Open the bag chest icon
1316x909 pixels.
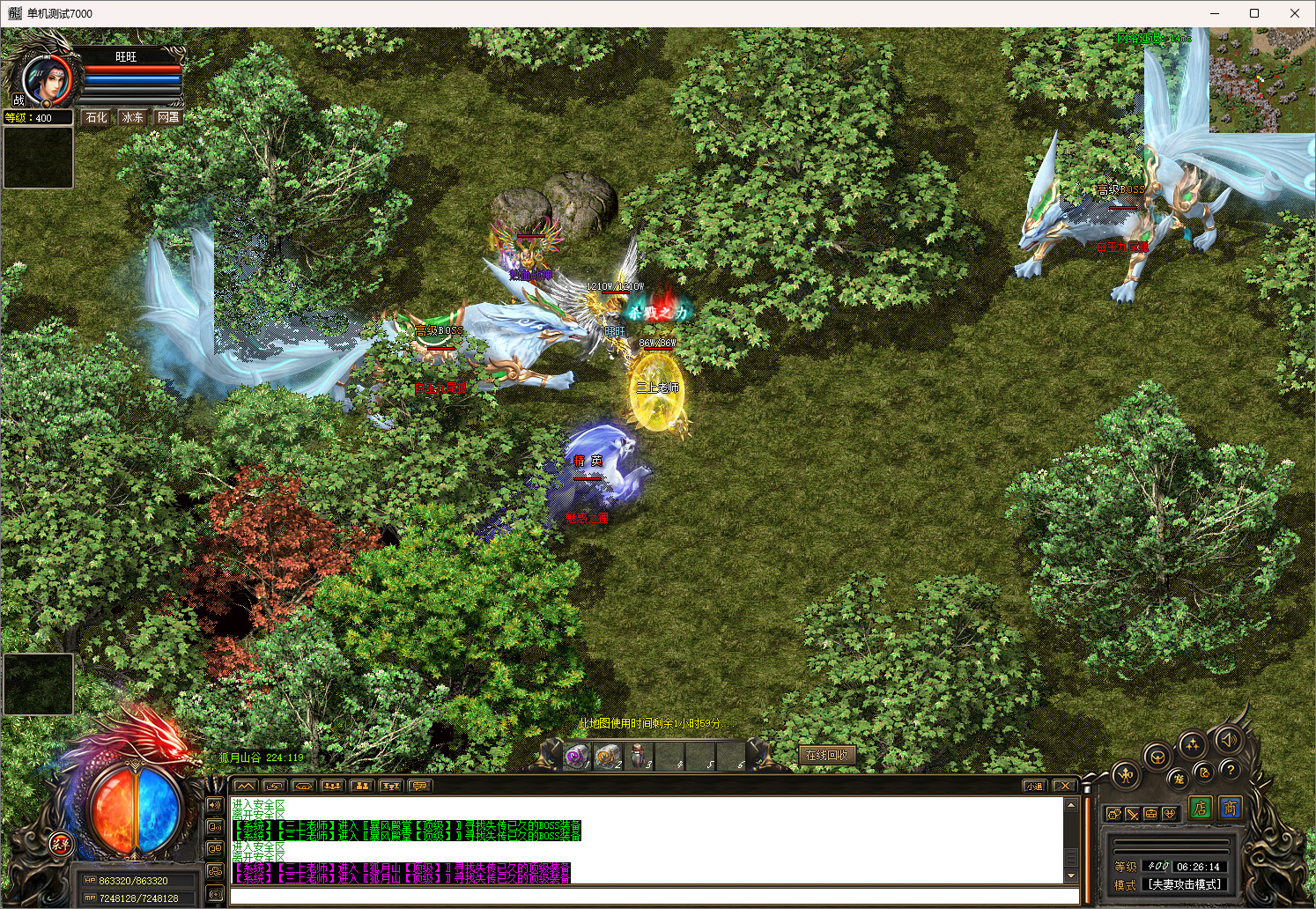[x=1151, y=814]
